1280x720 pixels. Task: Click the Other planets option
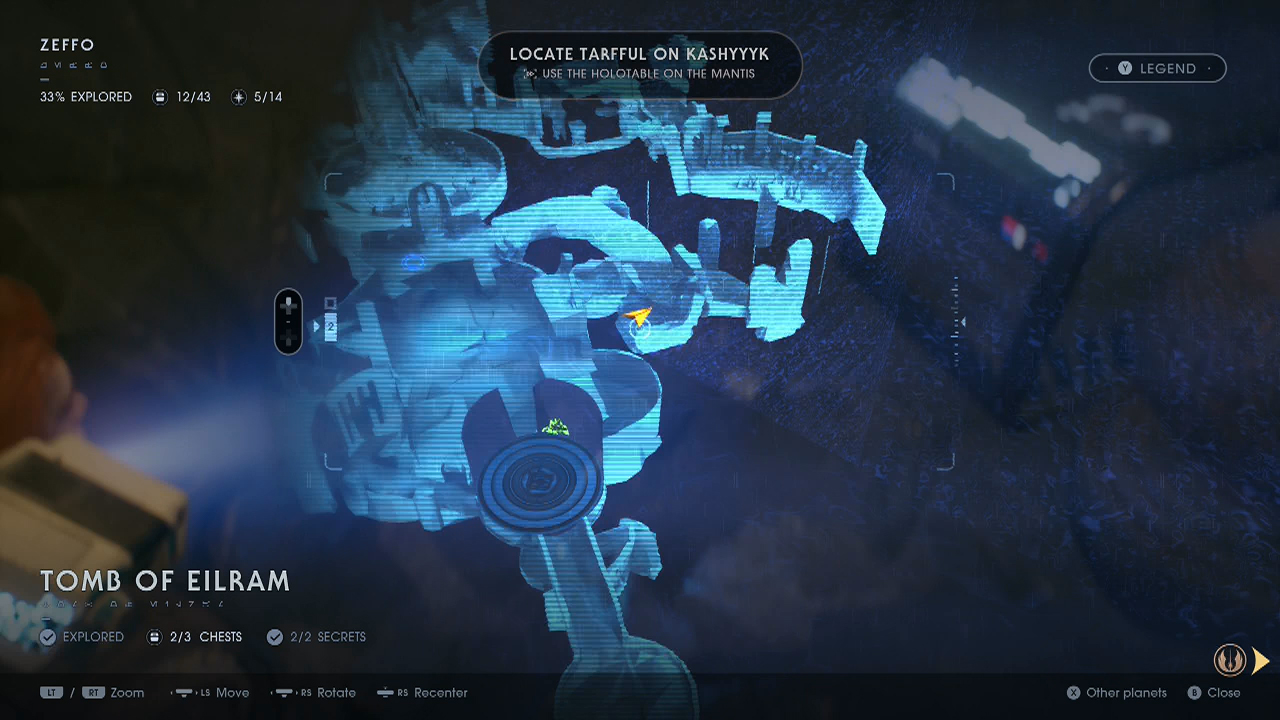click(x=1116, y=692)
